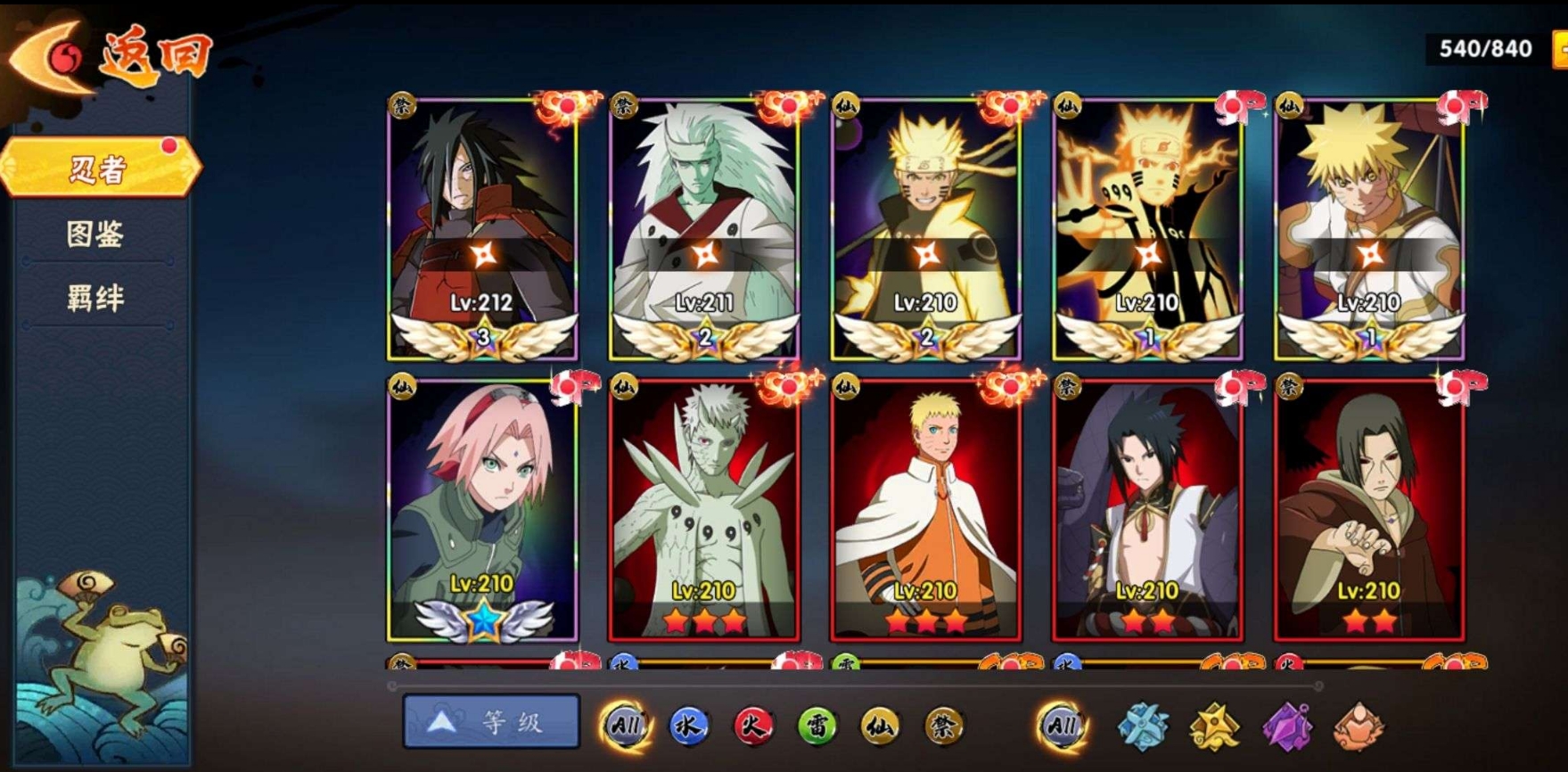This screenshot has height=772, width=1568.
Task: Choose the white-haired Madara card at Lv:211
Action: pyautogui.click(x=704, y=227)
